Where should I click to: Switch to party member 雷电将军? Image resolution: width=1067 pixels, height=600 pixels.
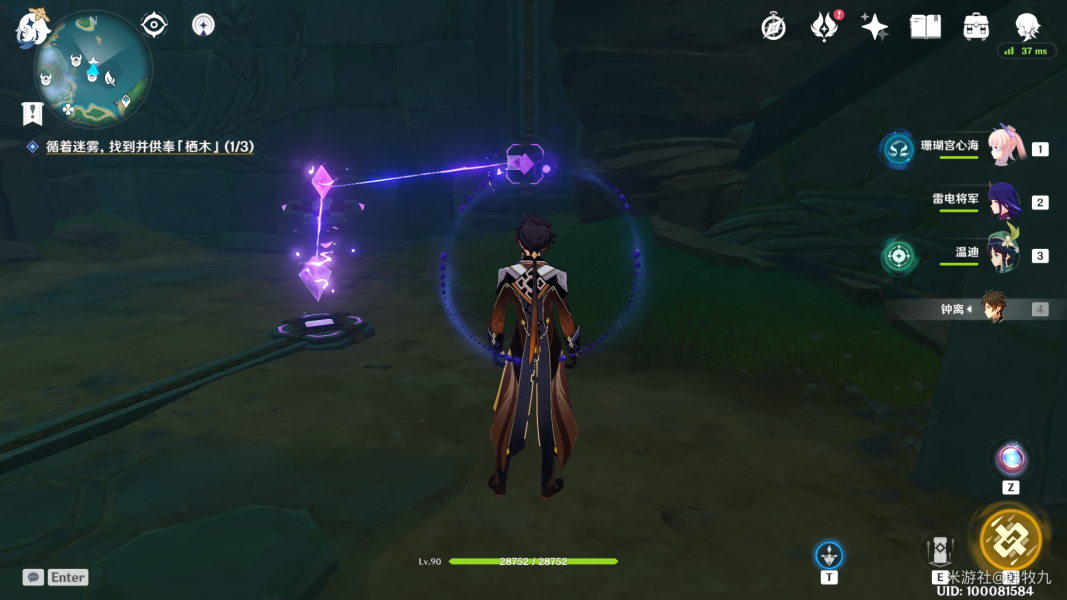[1004, 201]
